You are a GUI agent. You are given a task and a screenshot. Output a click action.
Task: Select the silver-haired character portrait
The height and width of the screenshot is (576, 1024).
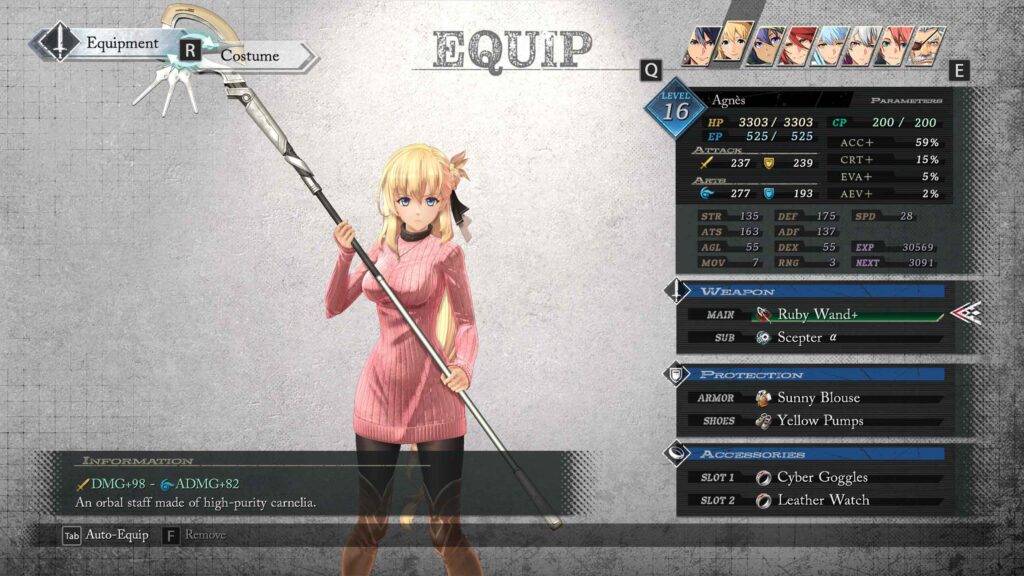(861, 46)
